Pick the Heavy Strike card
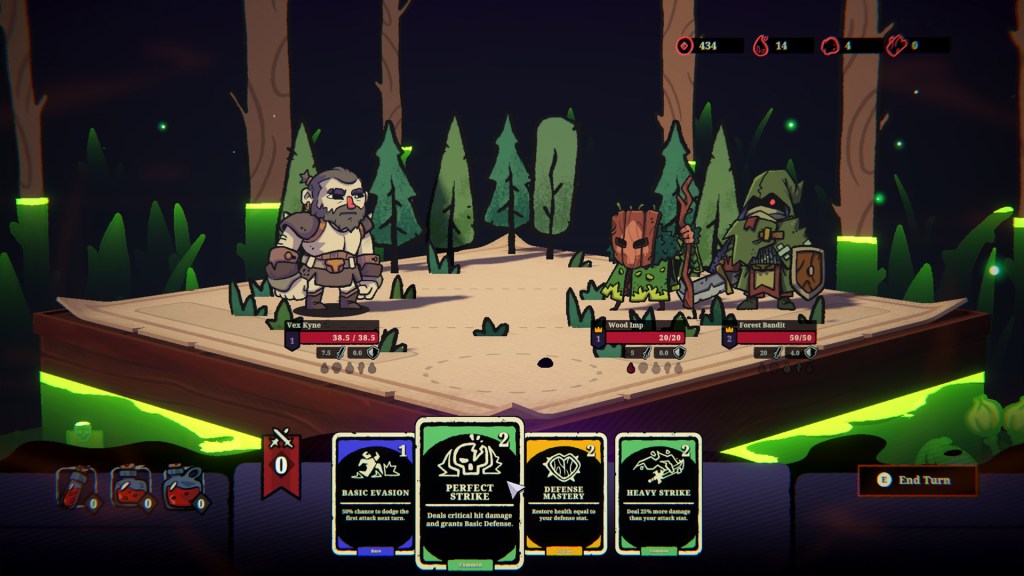This screenshot has height=576, width=1024. tap(657, 492)
